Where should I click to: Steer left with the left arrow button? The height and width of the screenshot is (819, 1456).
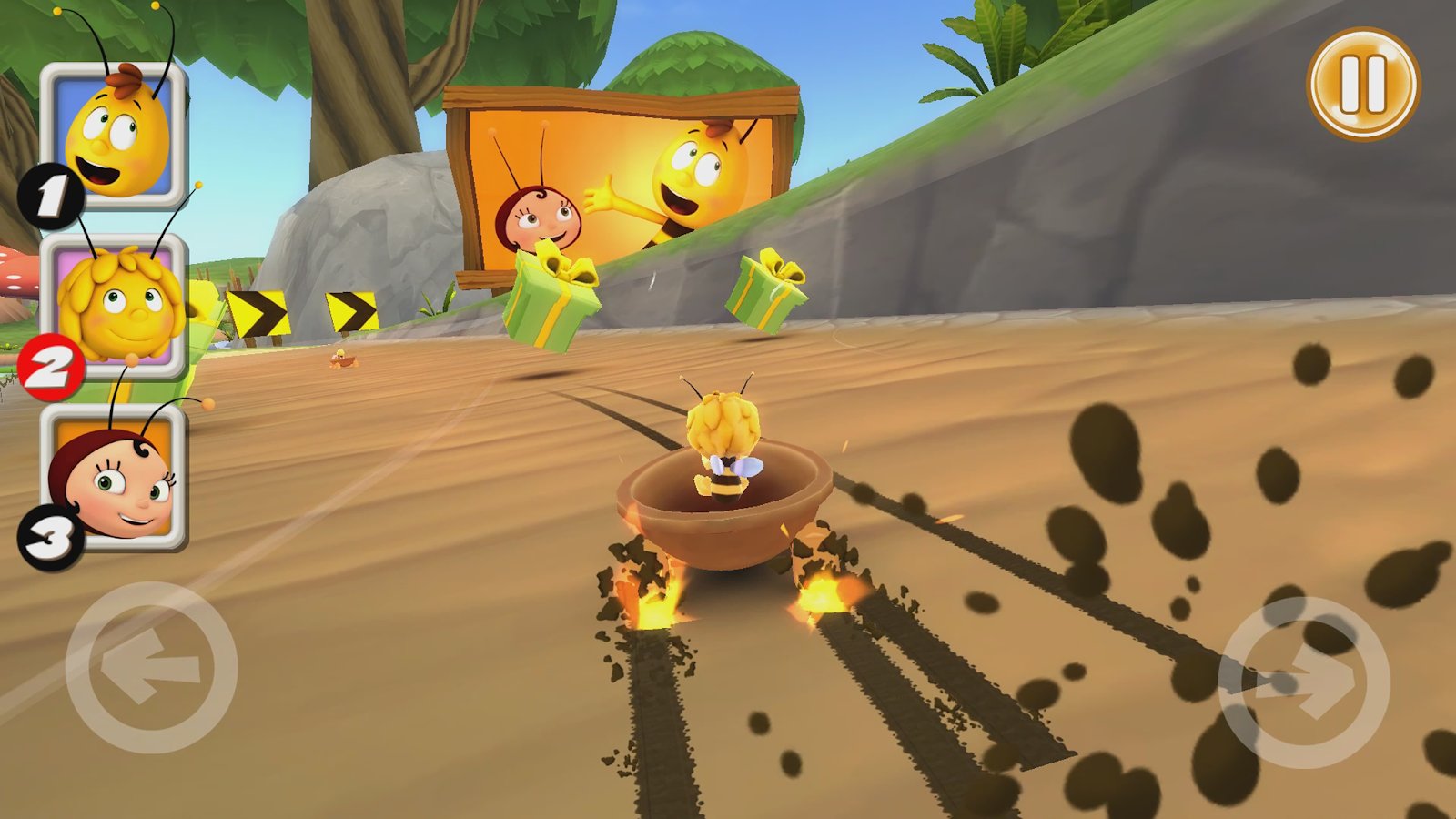[x=151, y=669]
